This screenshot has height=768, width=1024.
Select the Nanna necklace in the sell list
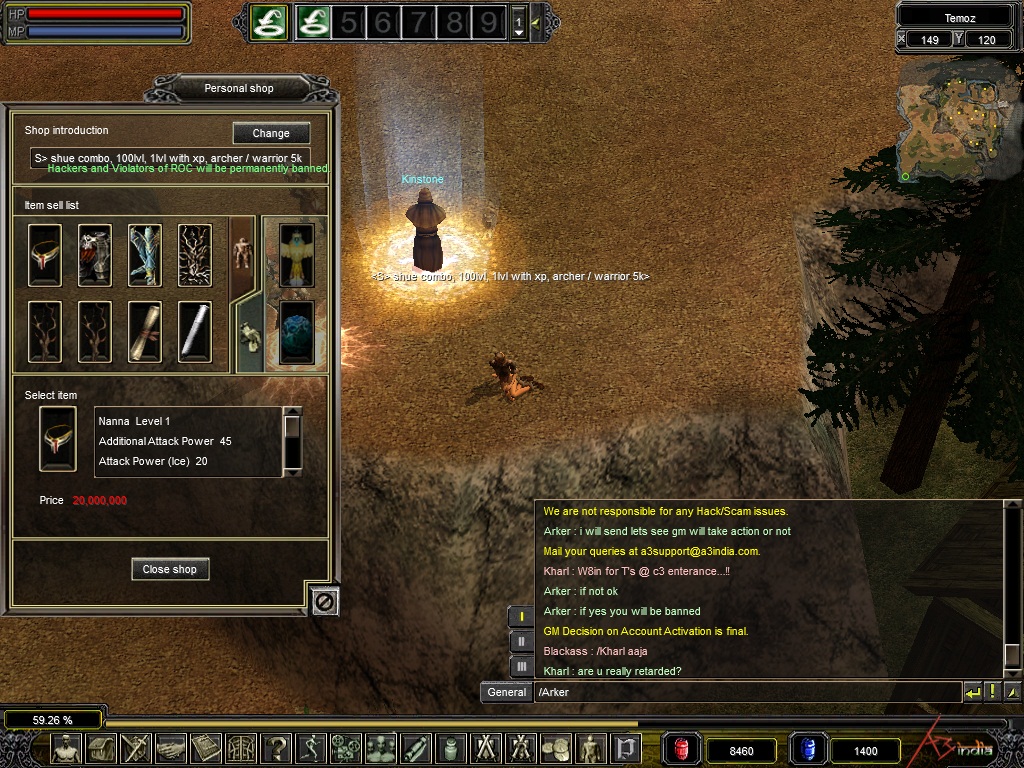(x=45, y=255)
